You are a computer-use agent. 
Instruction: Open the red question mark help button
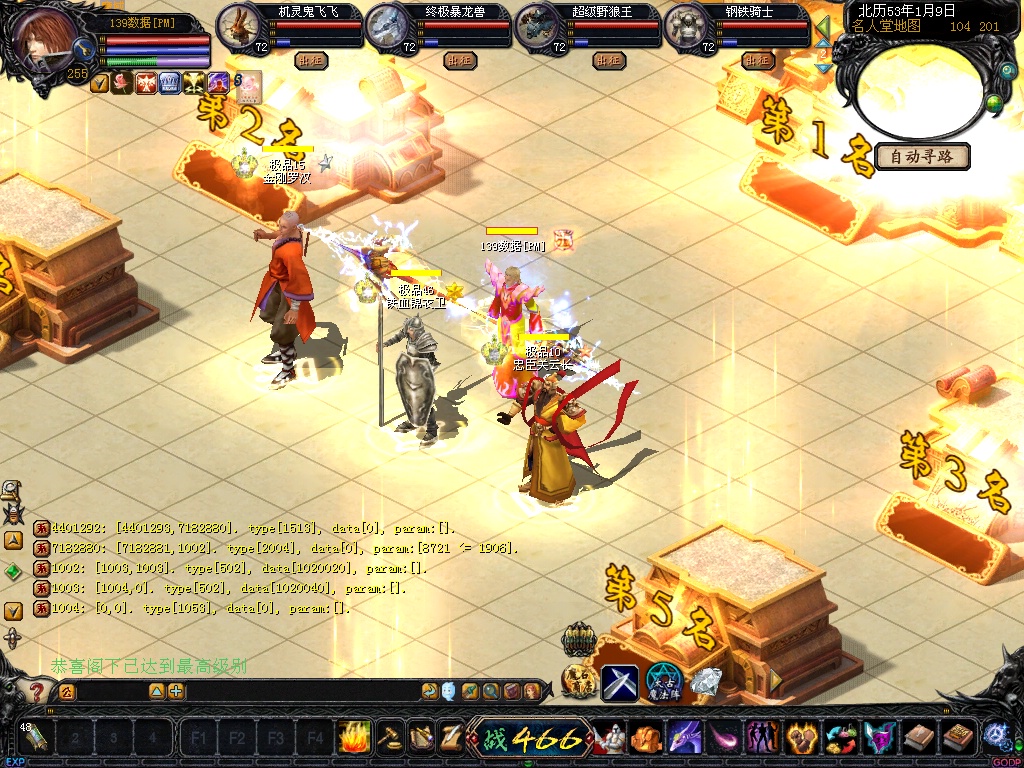tap(37, 691)
